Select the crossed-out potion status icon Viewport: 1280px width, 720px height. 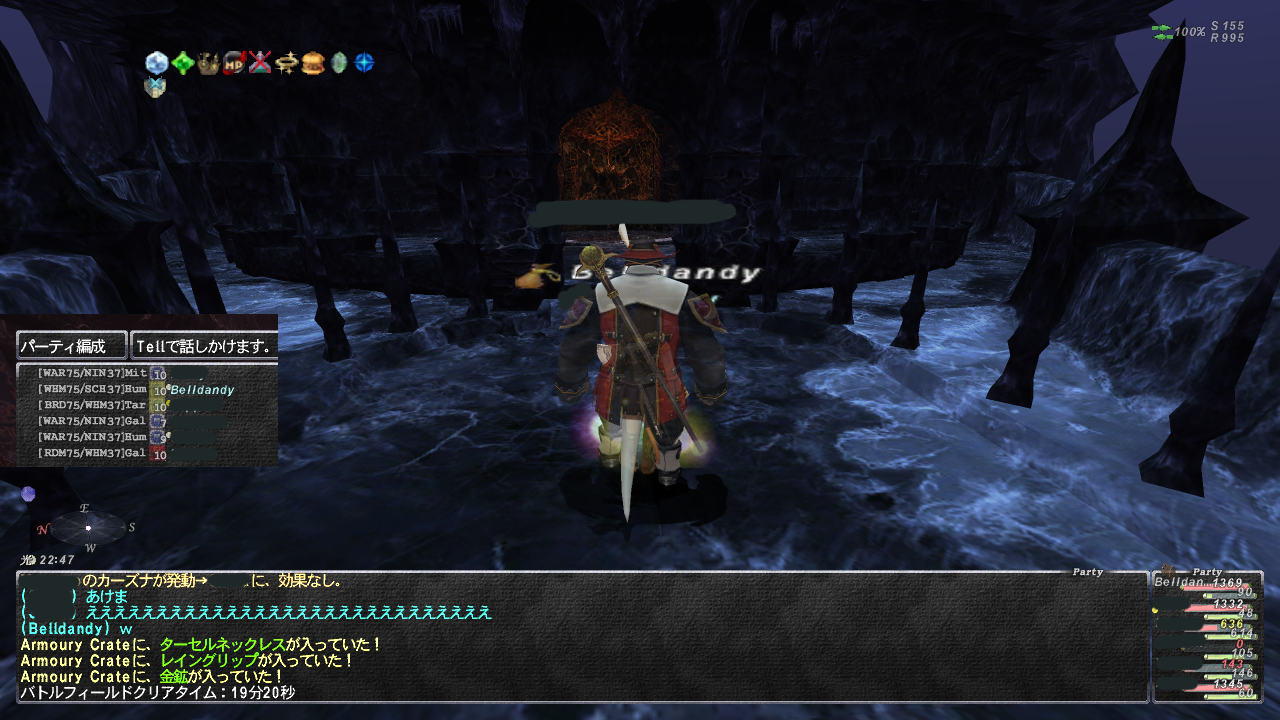click(260, 63)
